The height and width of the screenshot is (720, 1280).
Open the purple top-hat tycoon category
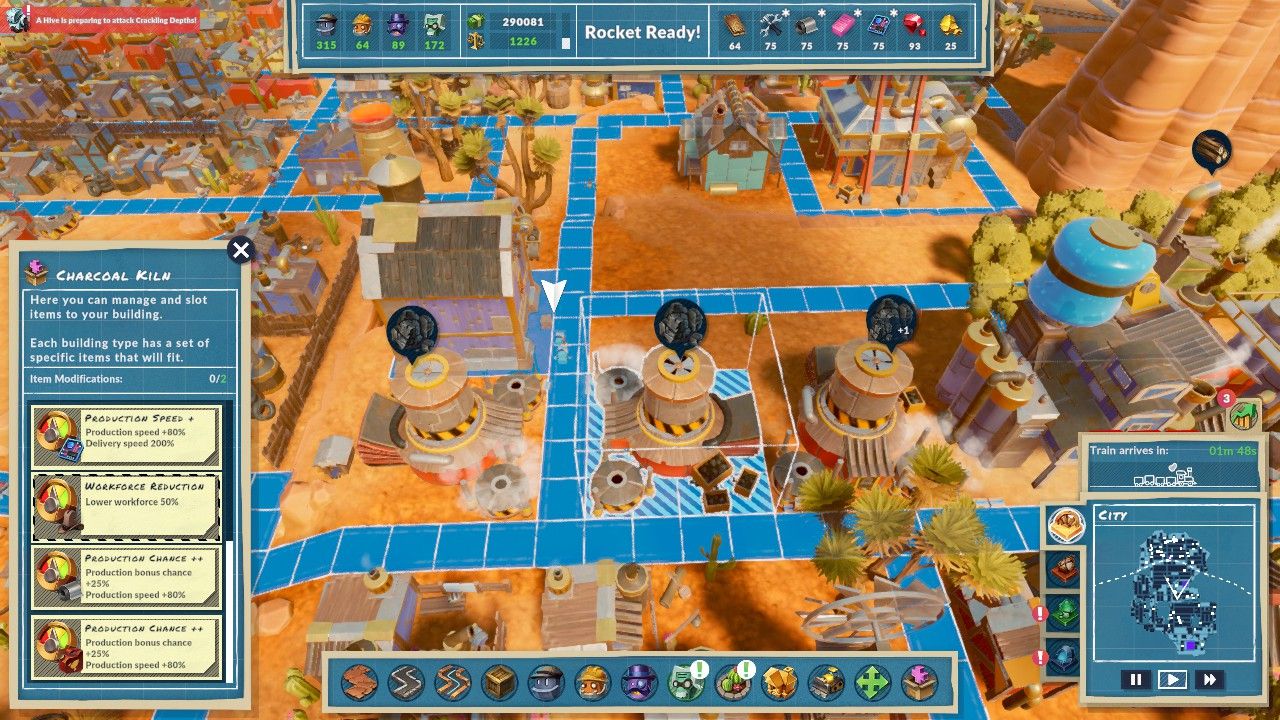pyautogui.click(x=639, y=684)
